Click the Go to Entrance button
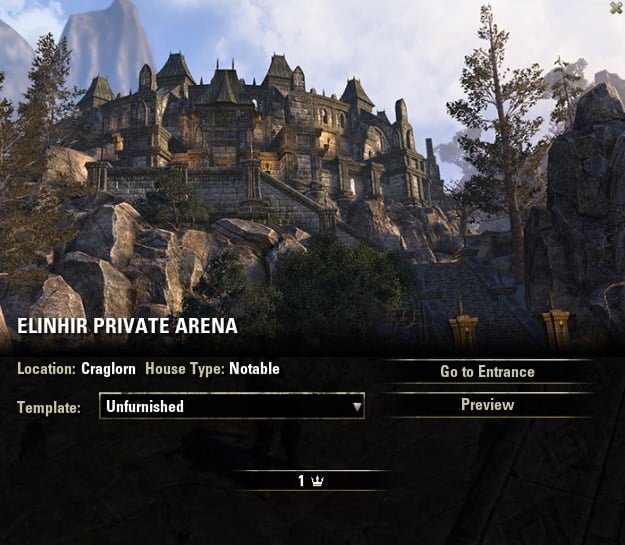 (x=487, y=372)
